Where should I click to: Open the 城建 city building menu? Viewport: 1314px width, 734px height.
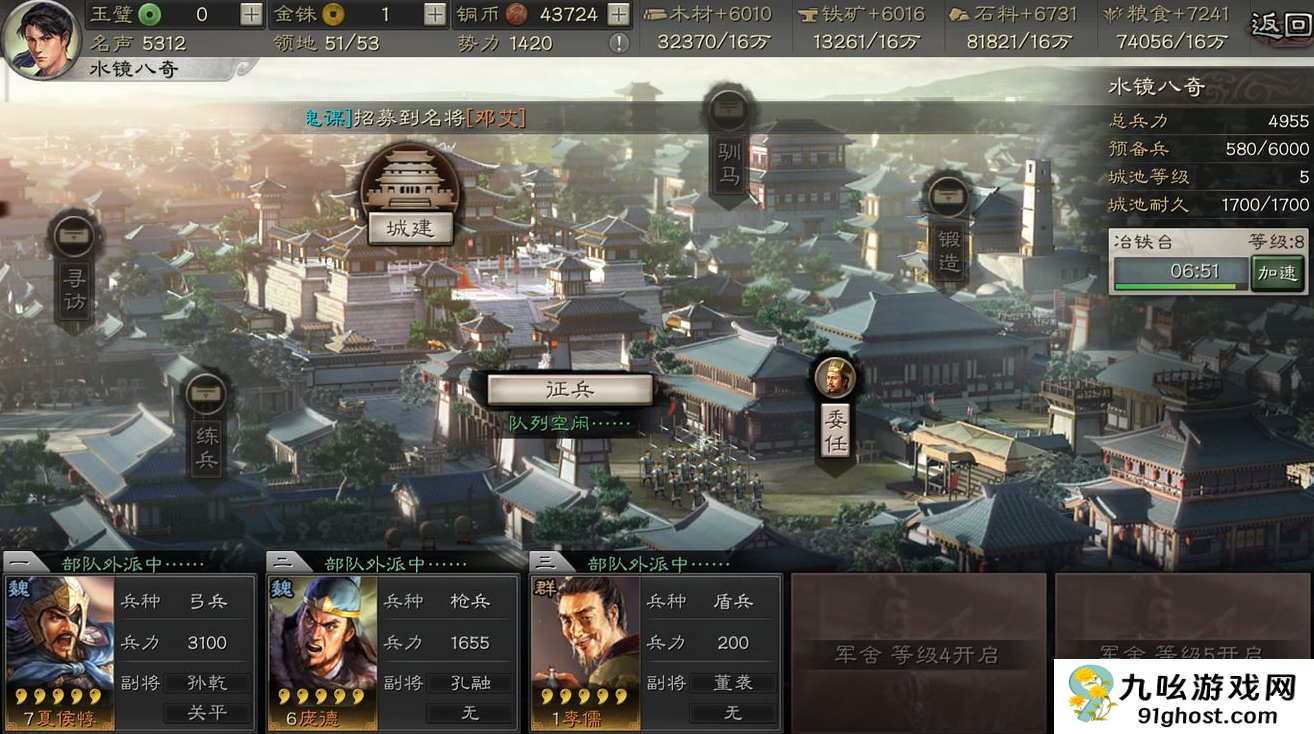409,227
